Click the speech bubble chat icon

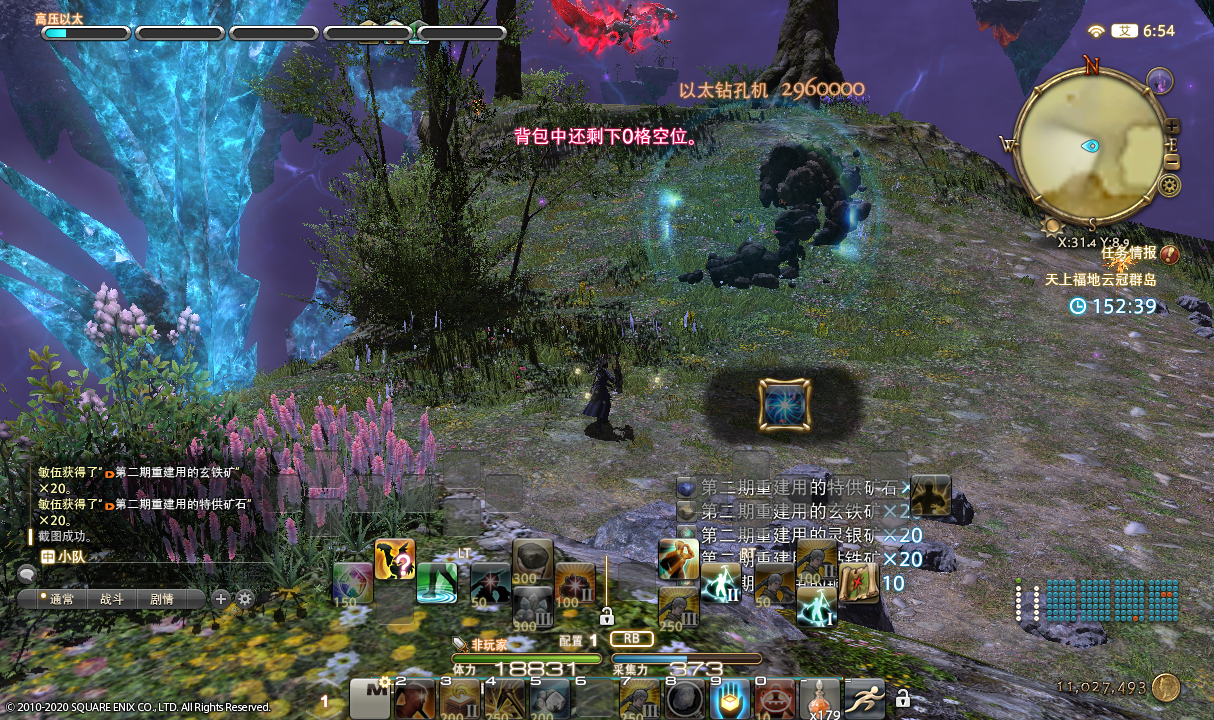[26, 574]
